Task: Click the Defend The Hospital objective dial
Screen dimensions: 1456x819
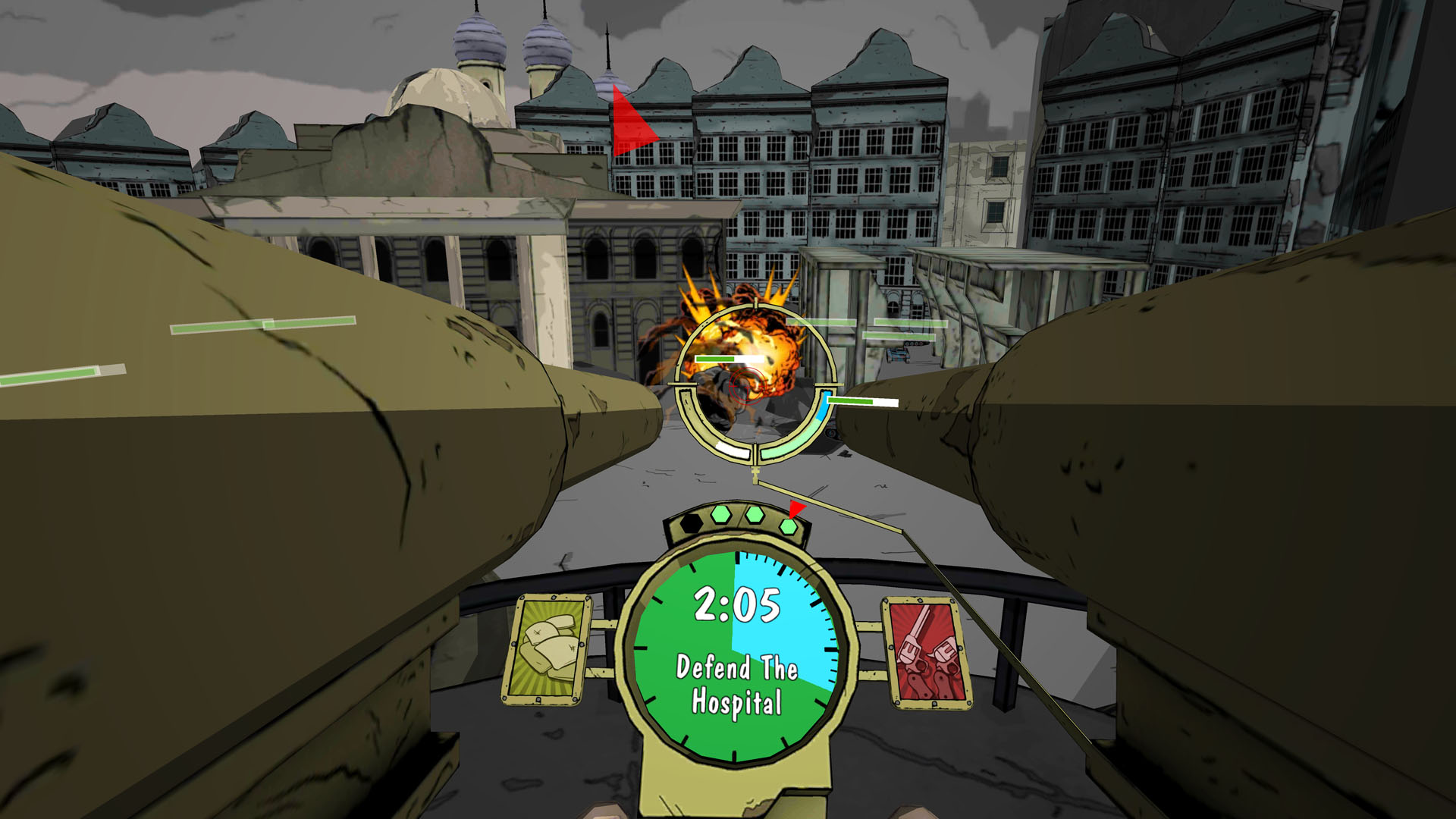Action: tap(736, 657)
